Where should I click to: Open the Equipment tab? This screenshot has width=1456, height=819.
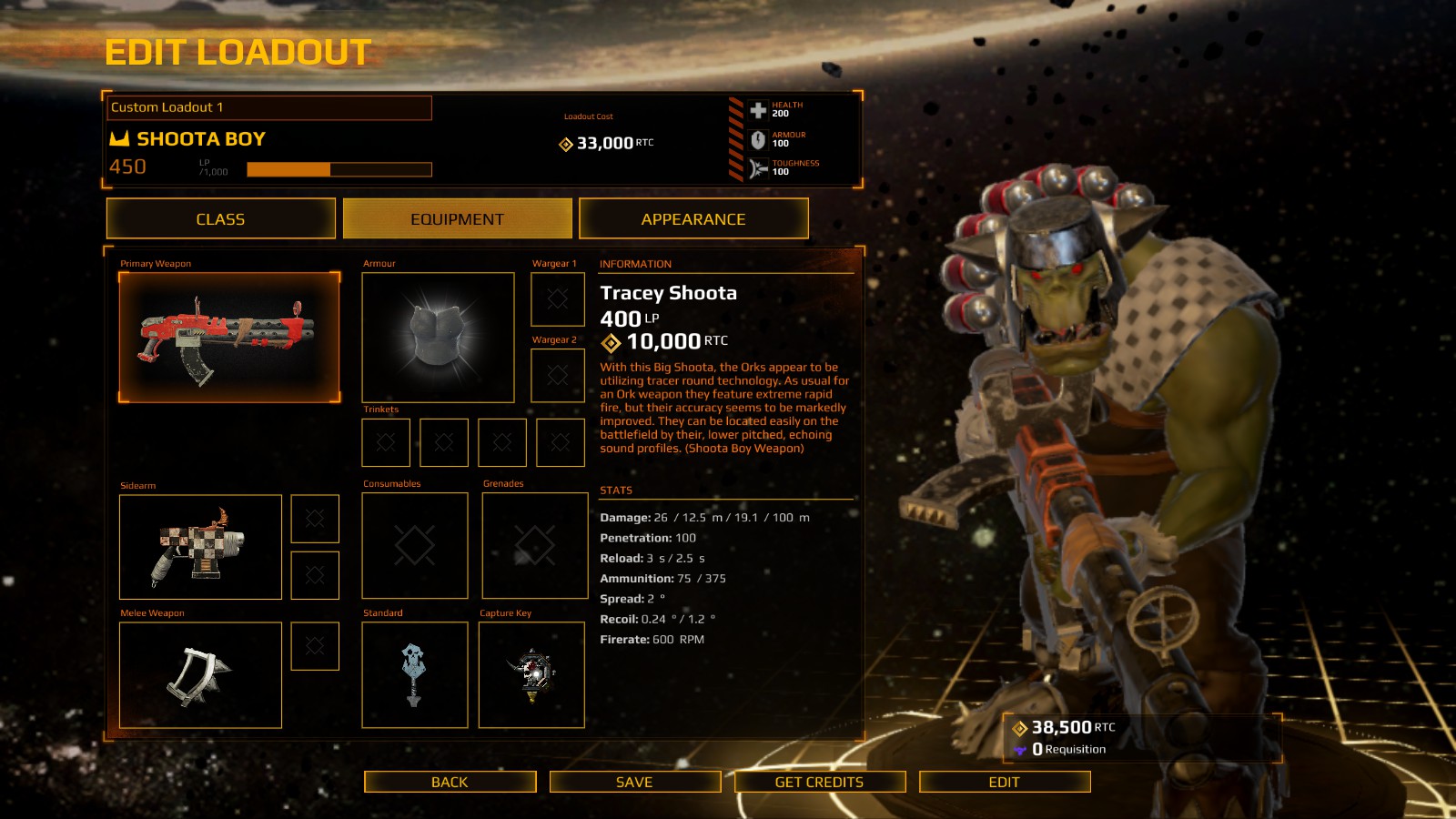point(457,219)
